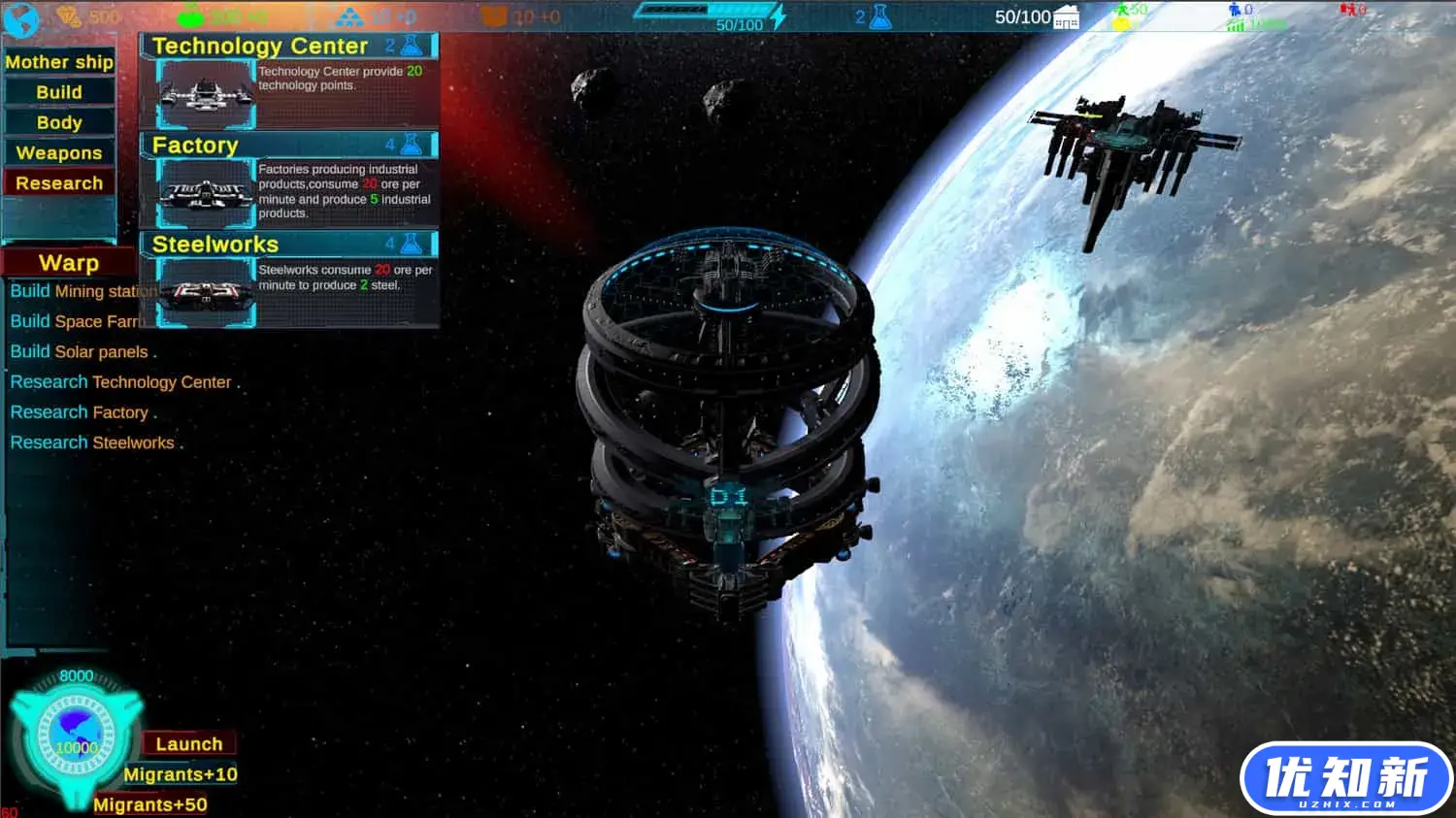This screenshot has width=1456, height=818.
Task: Select the Research Technology Center objective
Action: [121, 382]
